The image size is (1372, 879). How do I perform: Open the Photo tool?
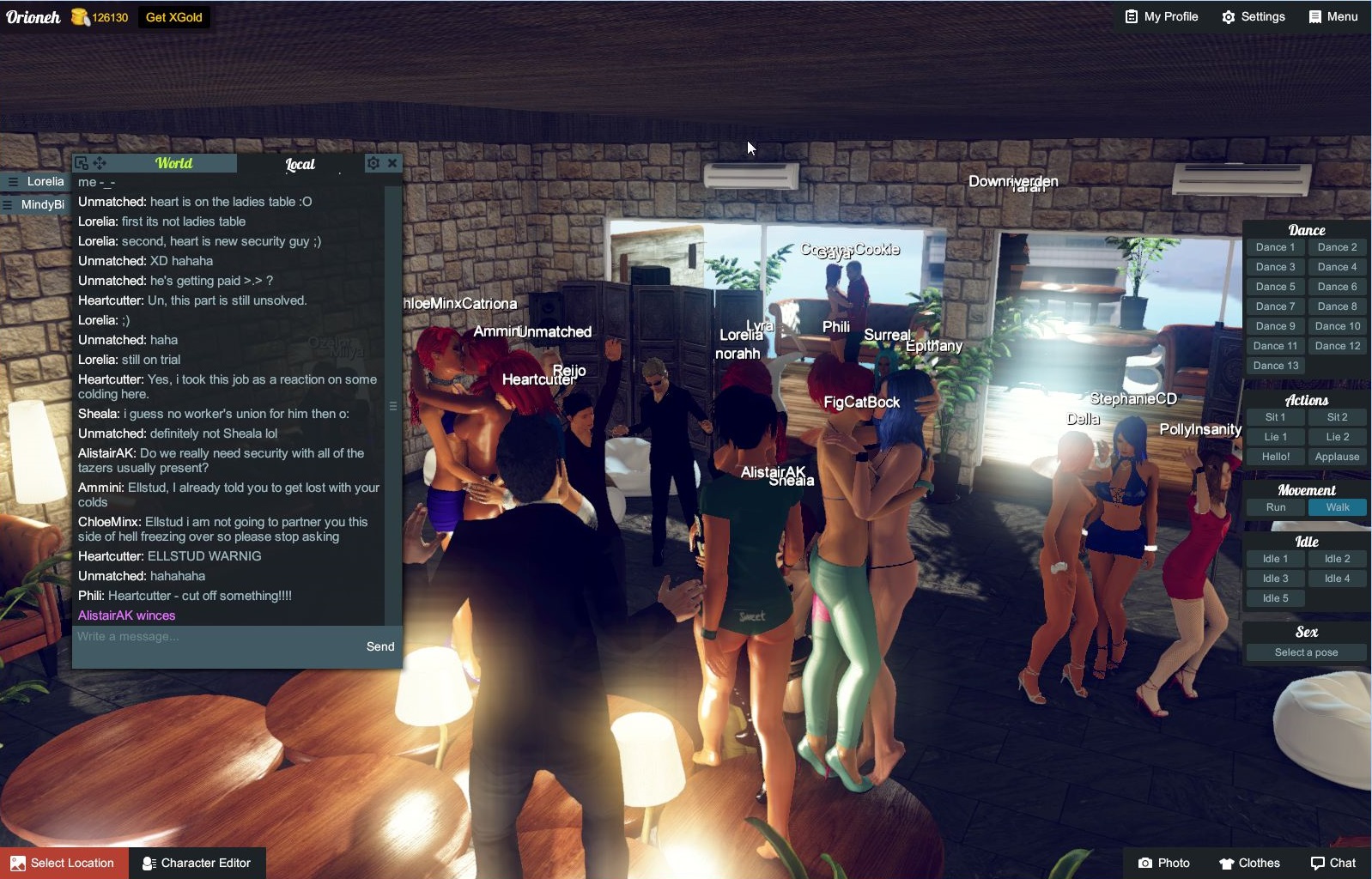click(1163, 863)
